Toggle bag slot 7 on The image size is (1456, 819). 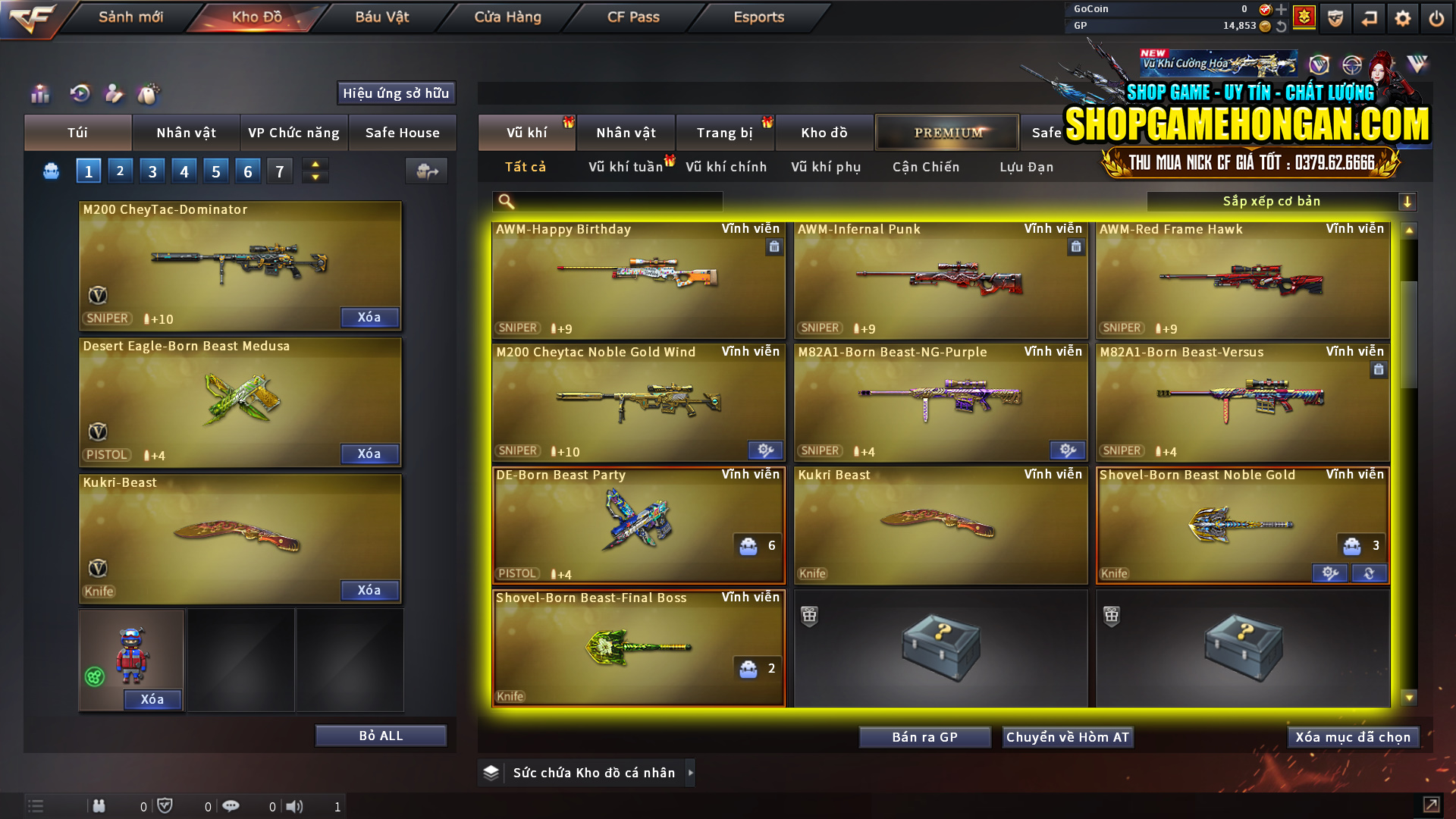point(280,171)
